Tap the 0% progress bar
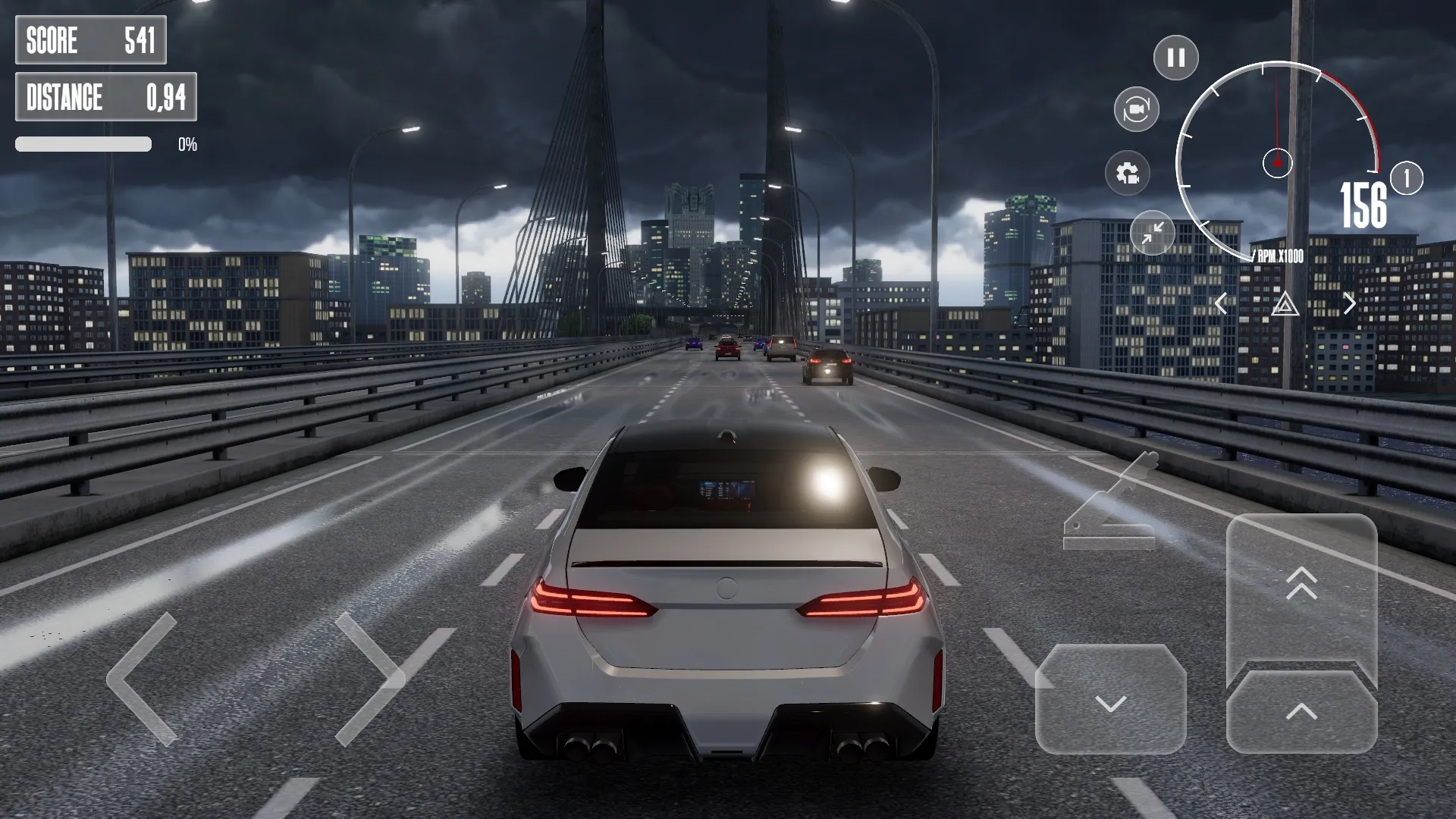 83,143
